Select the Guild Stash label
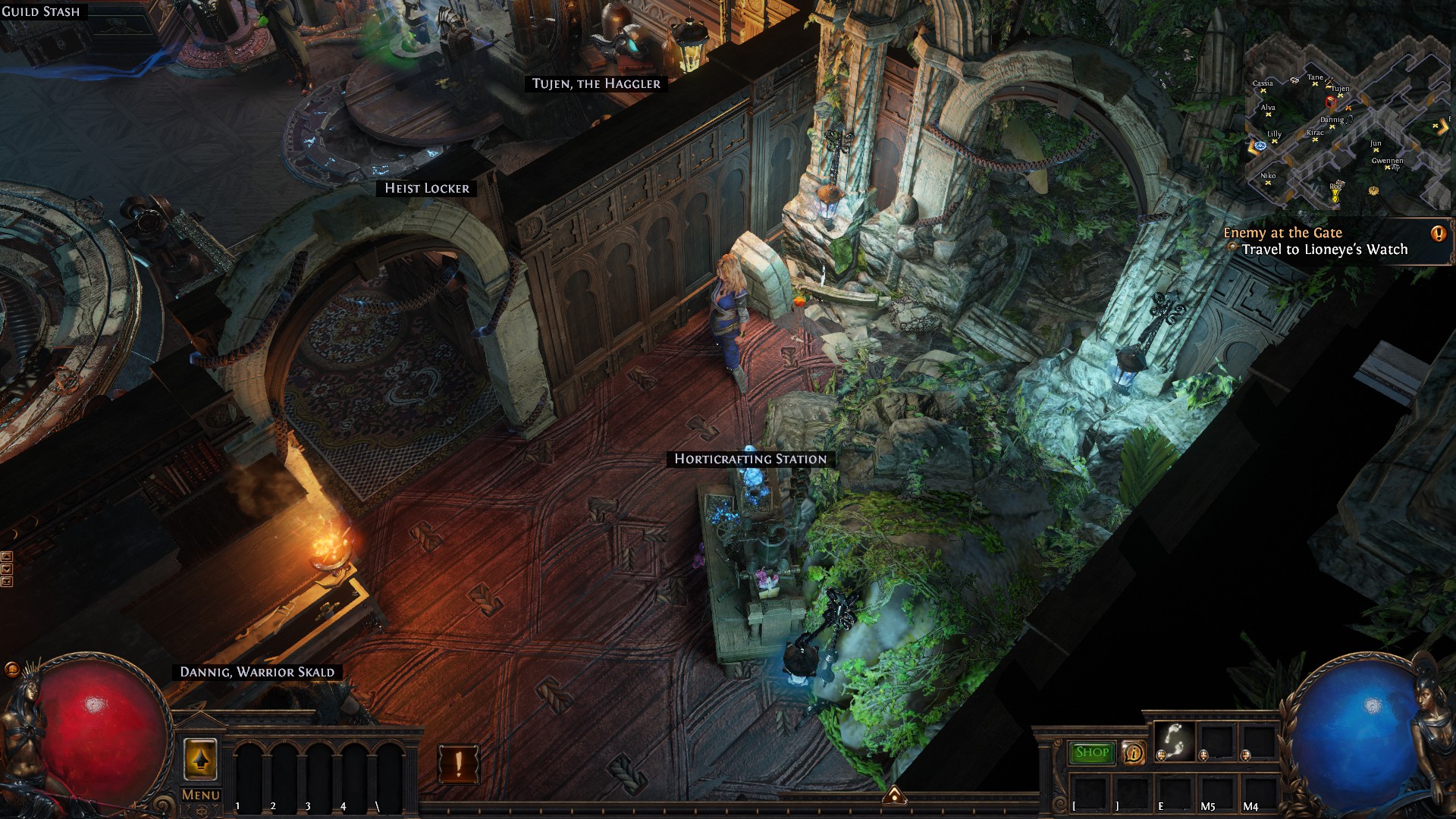The image size is (1456, 819). coord(40,11)
